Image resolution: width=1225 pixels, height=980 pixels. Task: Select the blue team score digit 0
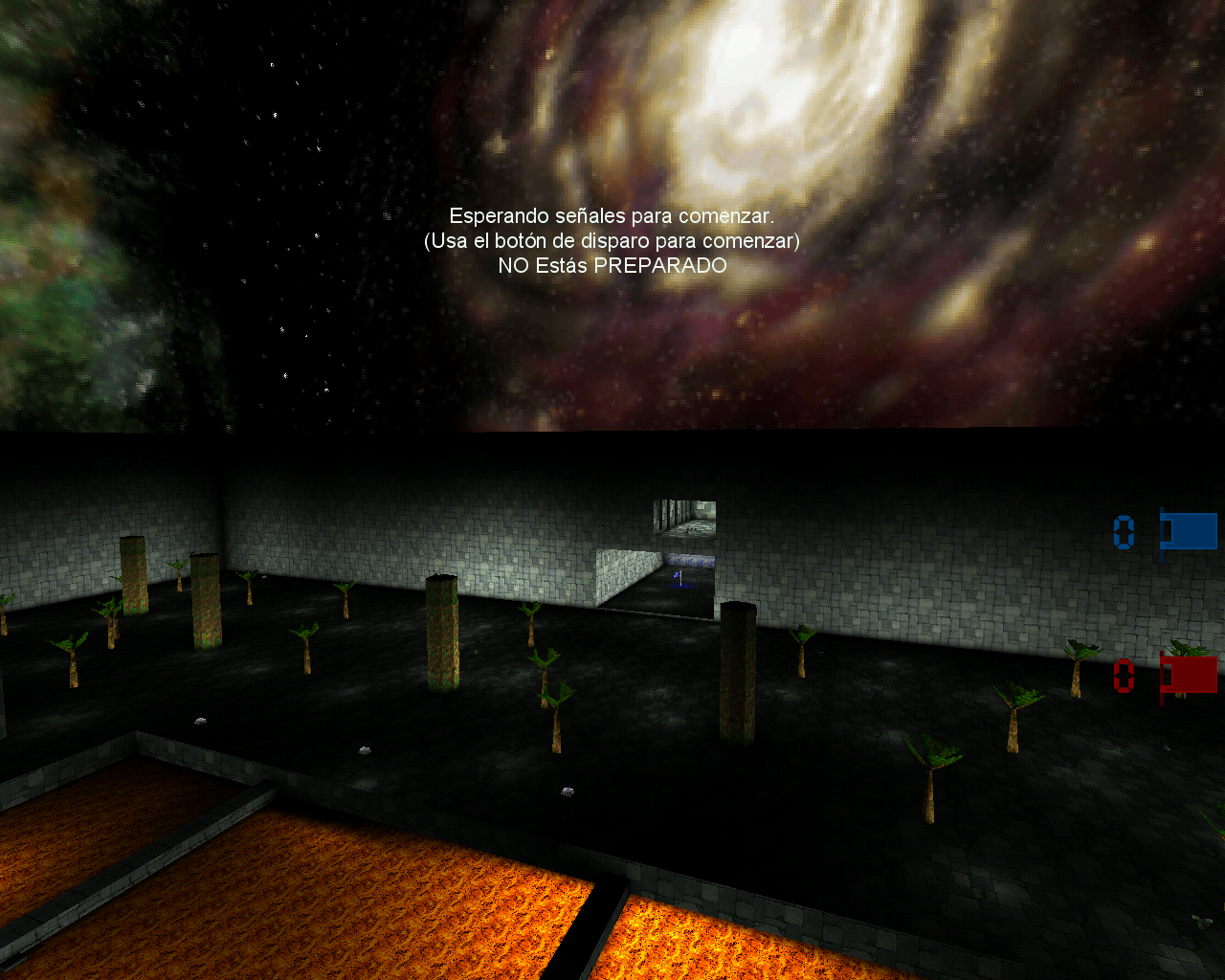coord(1122,533)
